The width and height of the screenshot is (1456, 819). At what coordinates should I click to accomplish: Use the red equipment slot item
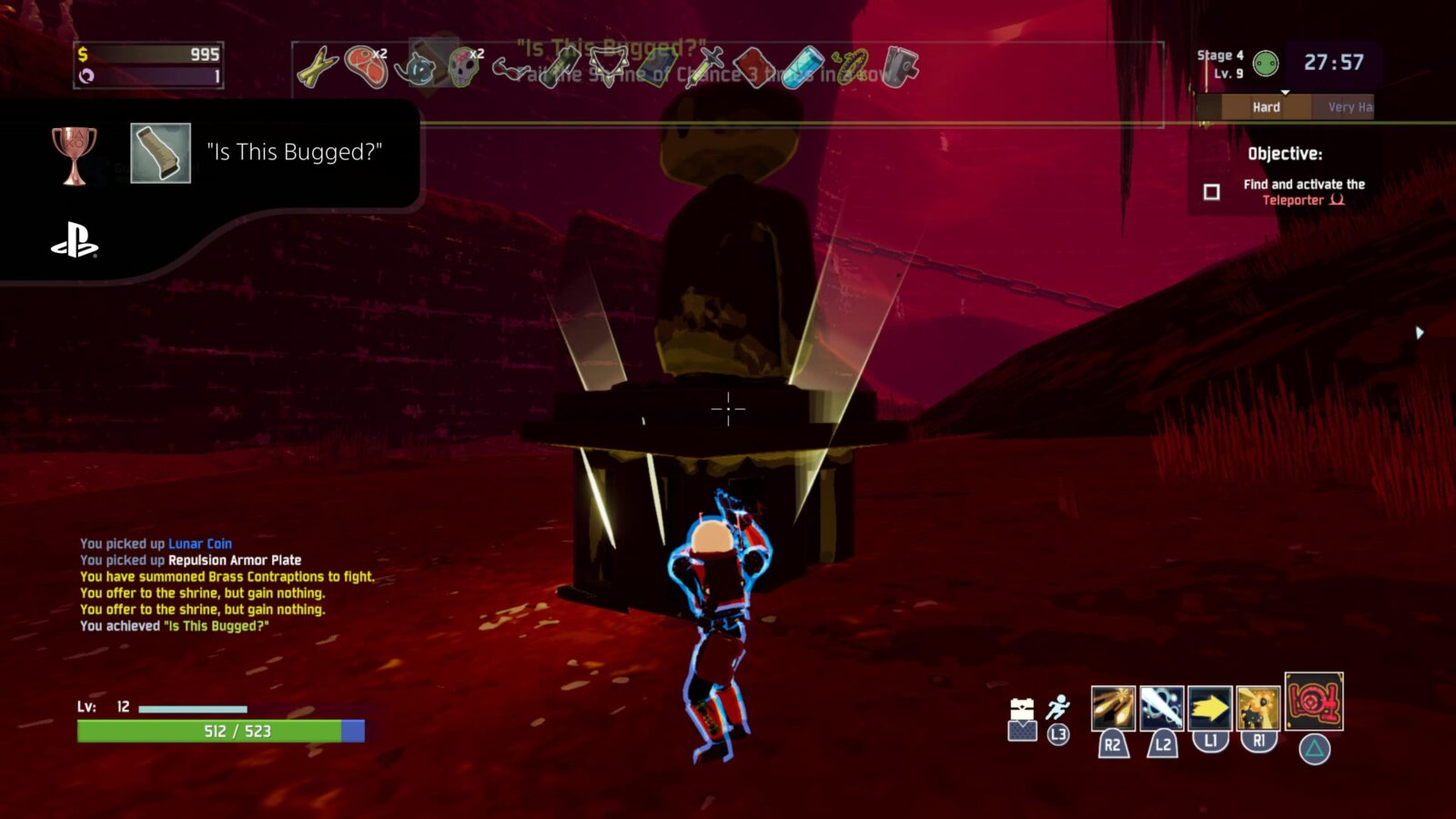click(x=1314, y=701)
